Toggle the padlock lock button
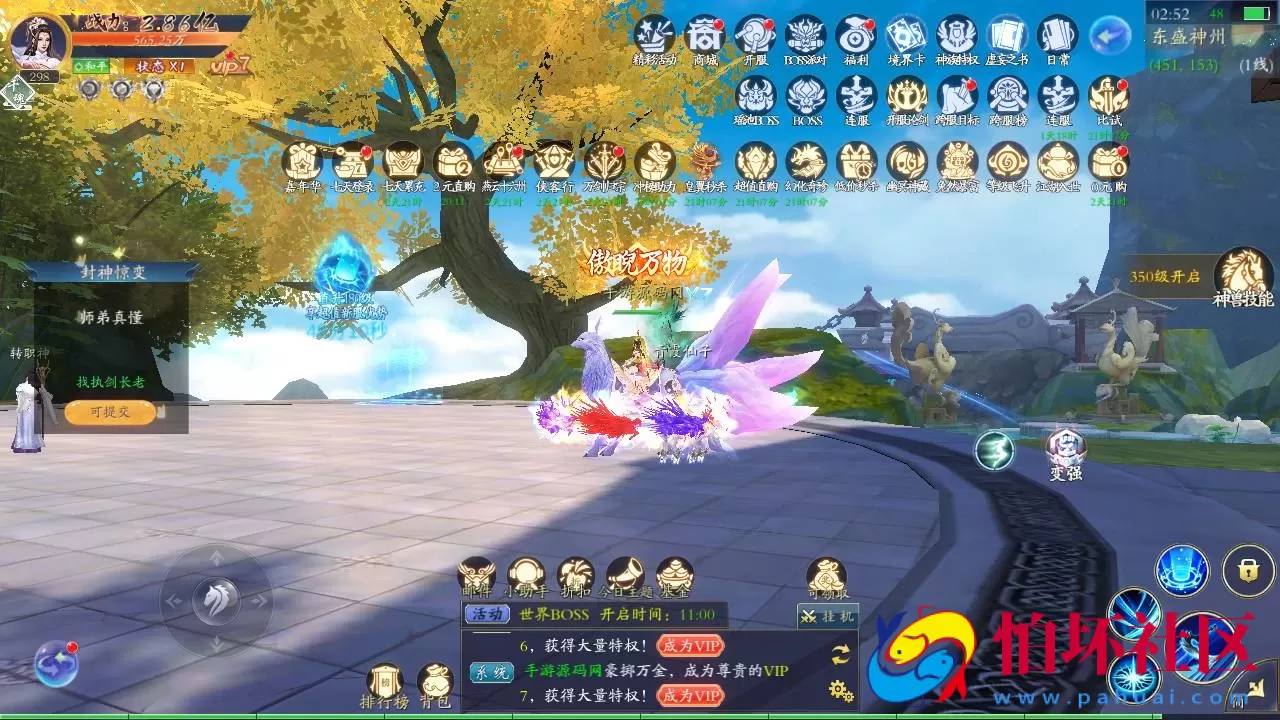 click(1247, 570)
